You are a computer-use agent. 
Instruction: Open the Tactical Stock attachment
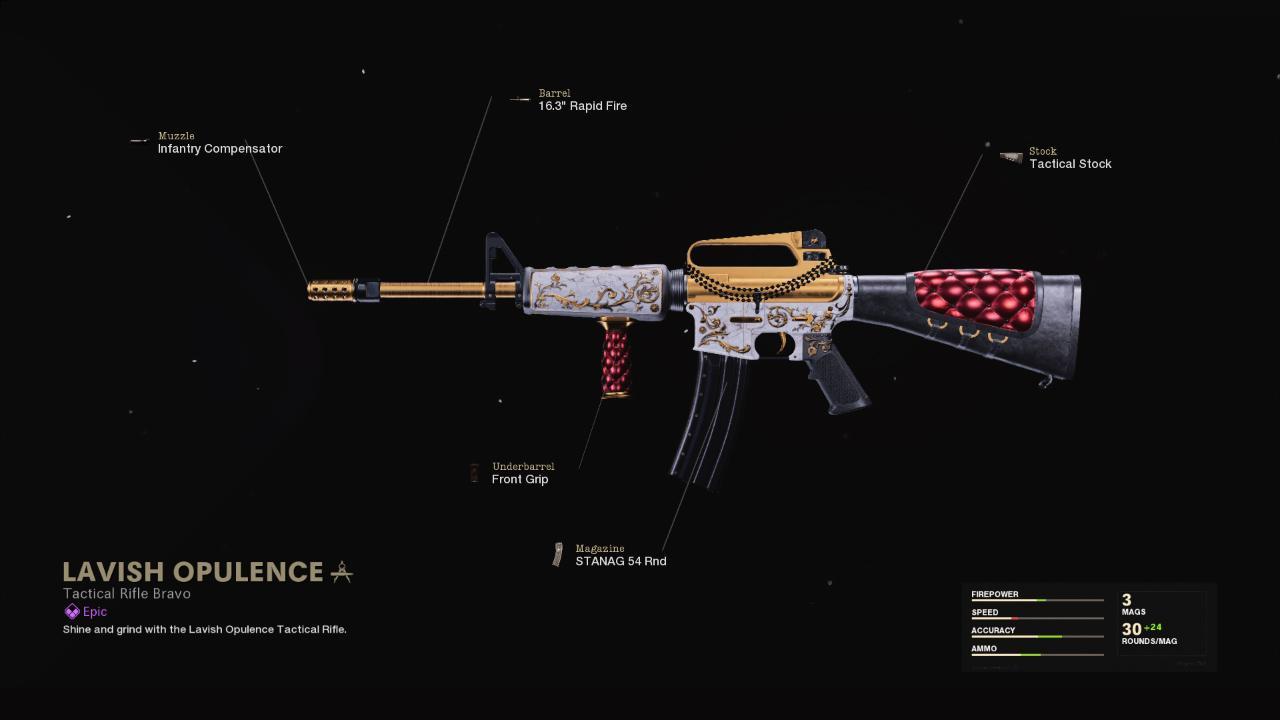click(1070, 164)
